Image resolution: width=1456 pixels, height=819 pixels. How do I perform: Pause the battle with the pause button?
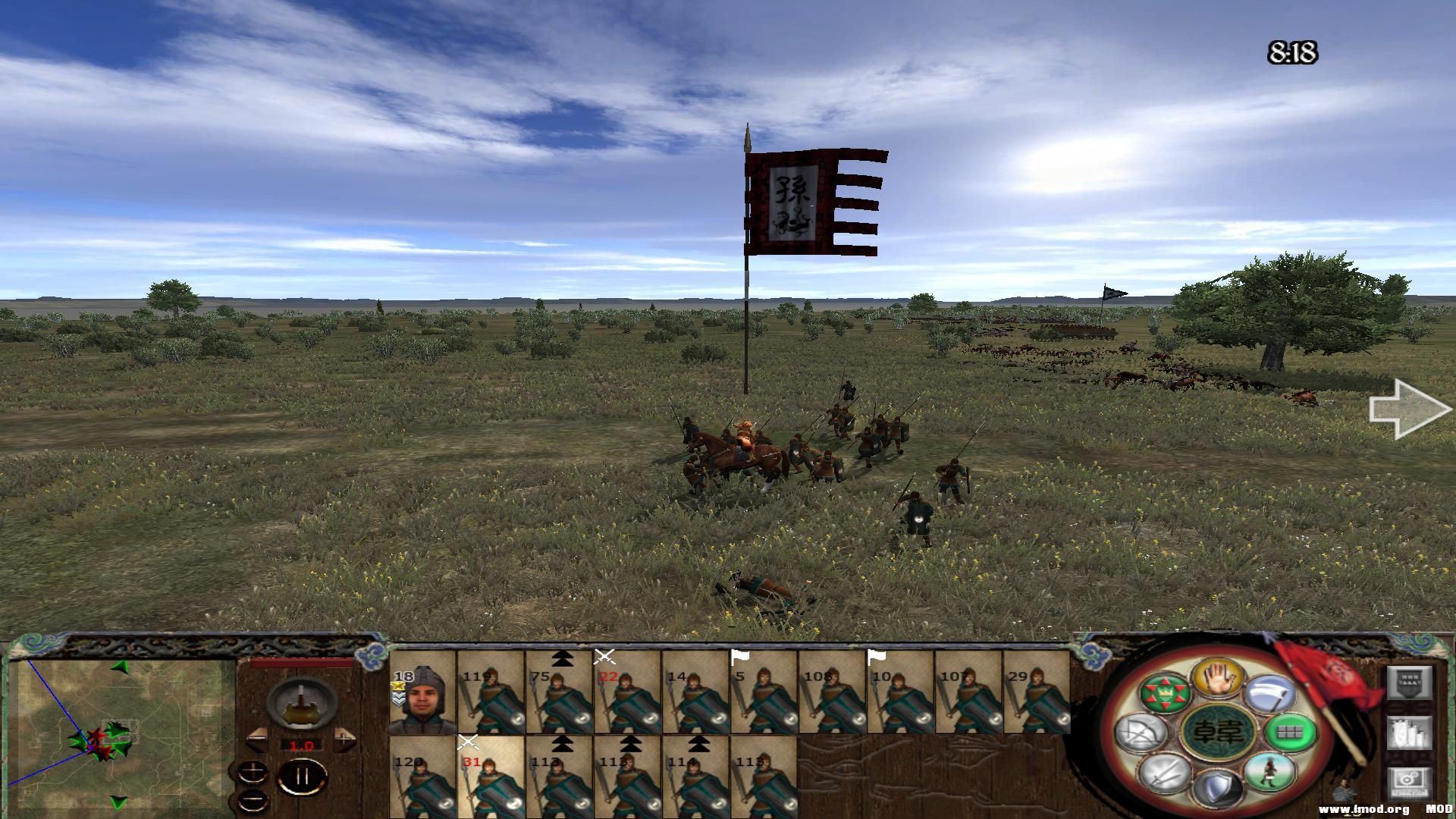pos(302,776)
